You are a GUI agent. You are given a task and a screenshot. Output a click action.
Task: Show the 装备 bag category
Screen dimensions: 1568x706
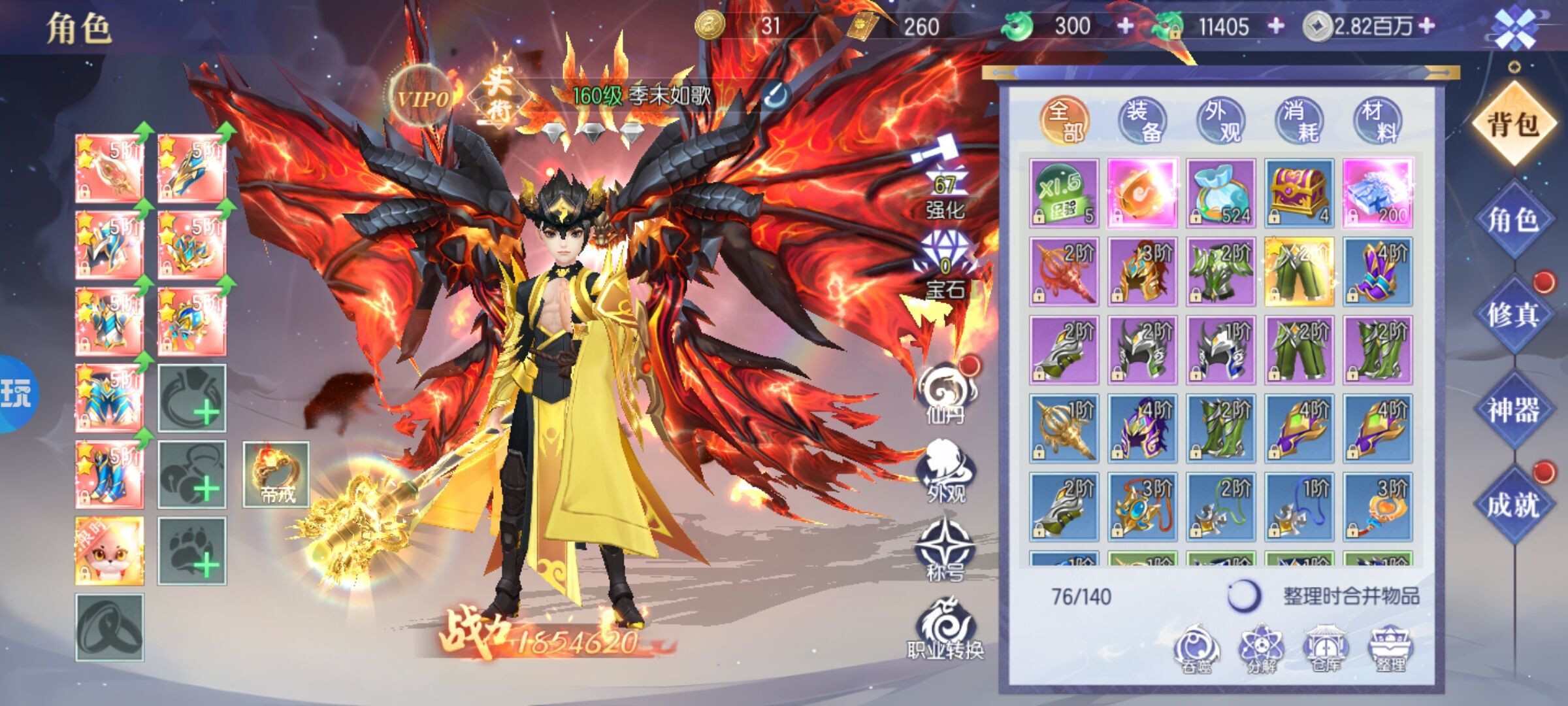1143,121
